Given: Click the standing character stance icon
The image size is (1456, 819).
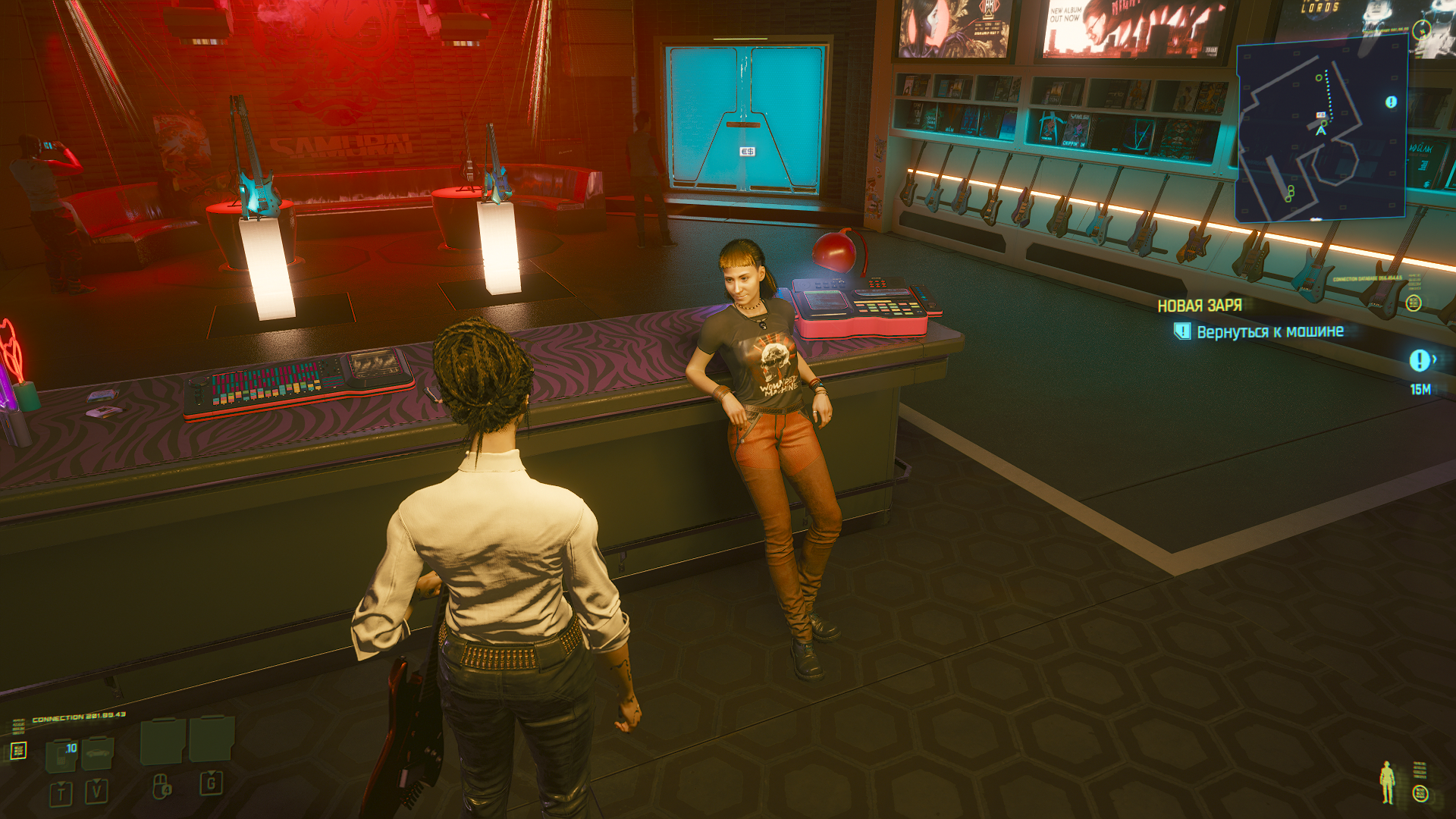Looking at the screenshot, I should pyautogui.click(x=1387, y=783).
